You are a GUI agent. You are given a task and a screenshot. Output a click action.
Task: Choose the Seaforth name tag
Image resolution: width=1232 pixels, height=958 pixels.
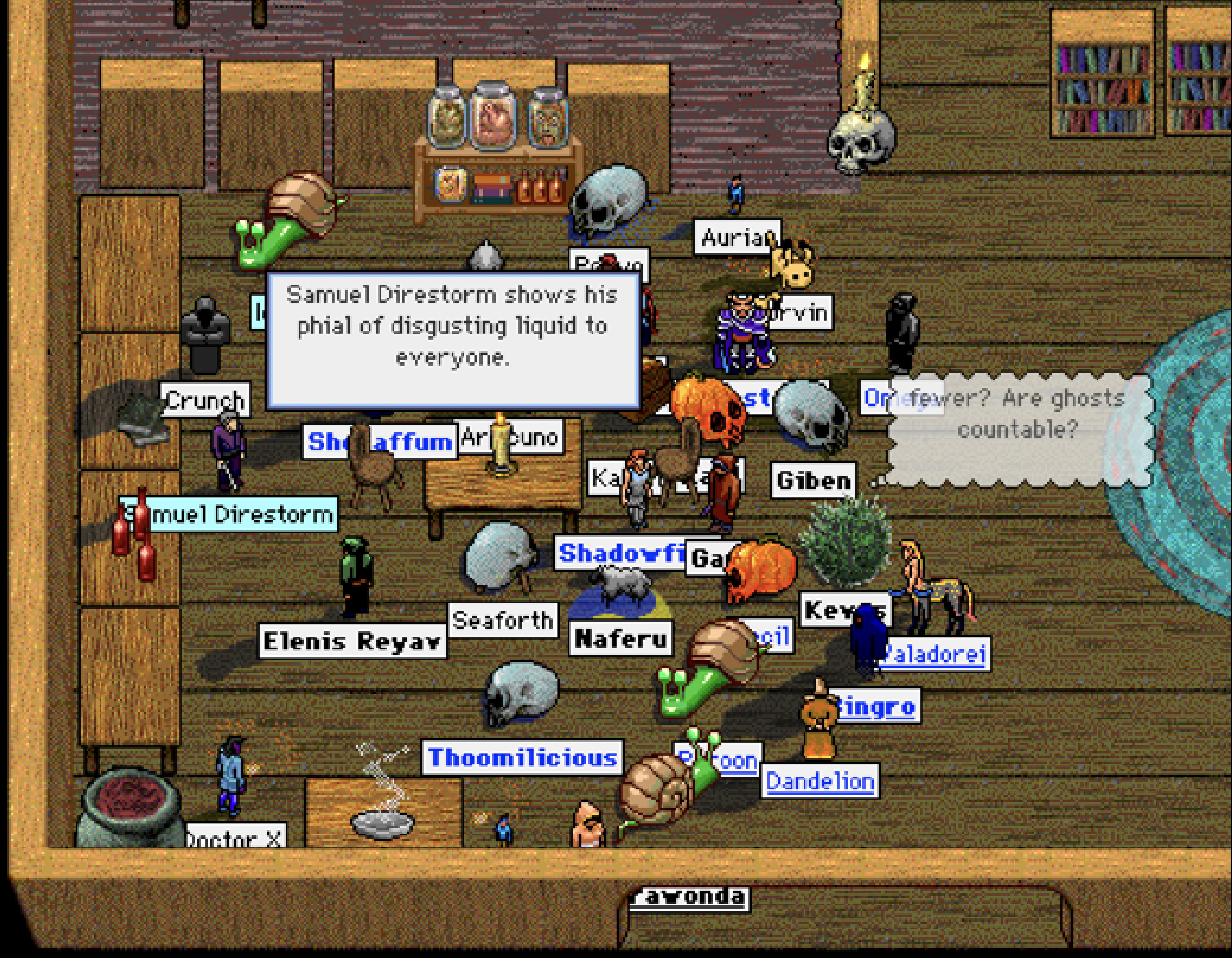[x=503, y=621]
